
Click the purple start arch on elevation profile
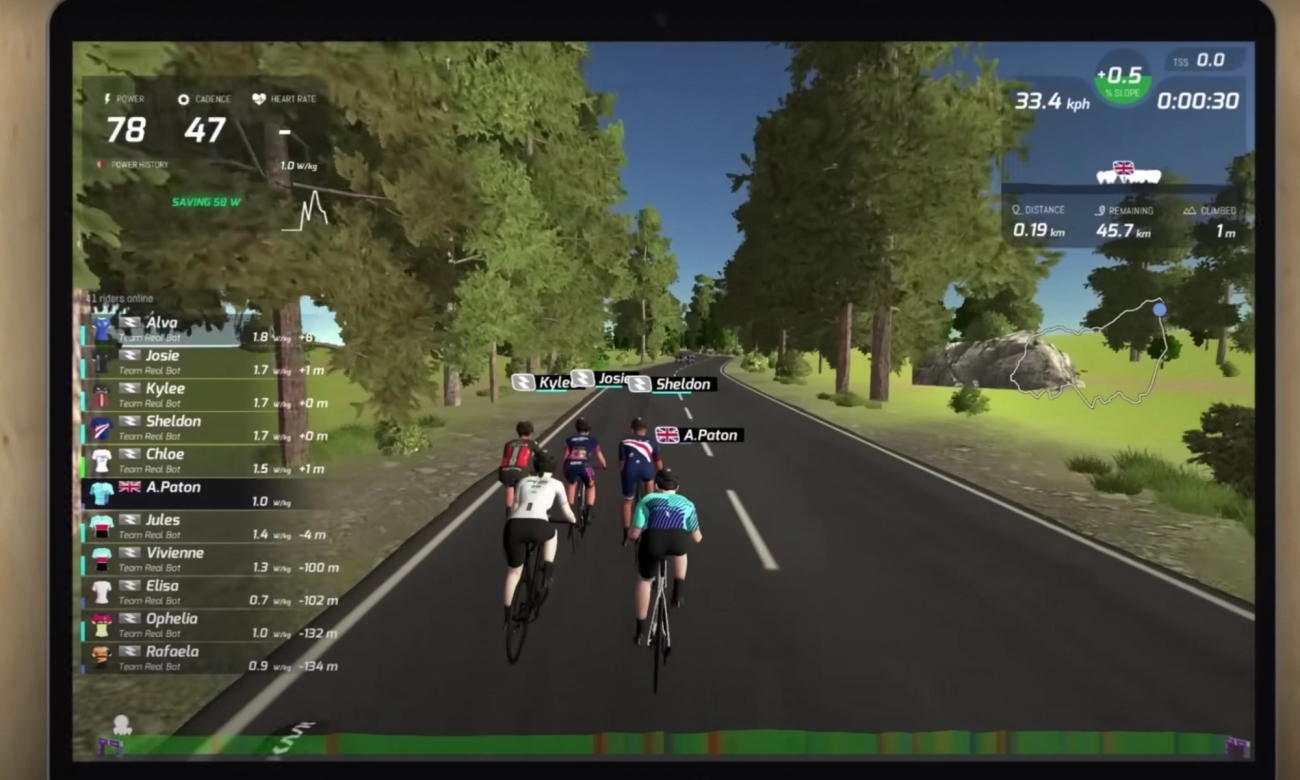point(107,746)
